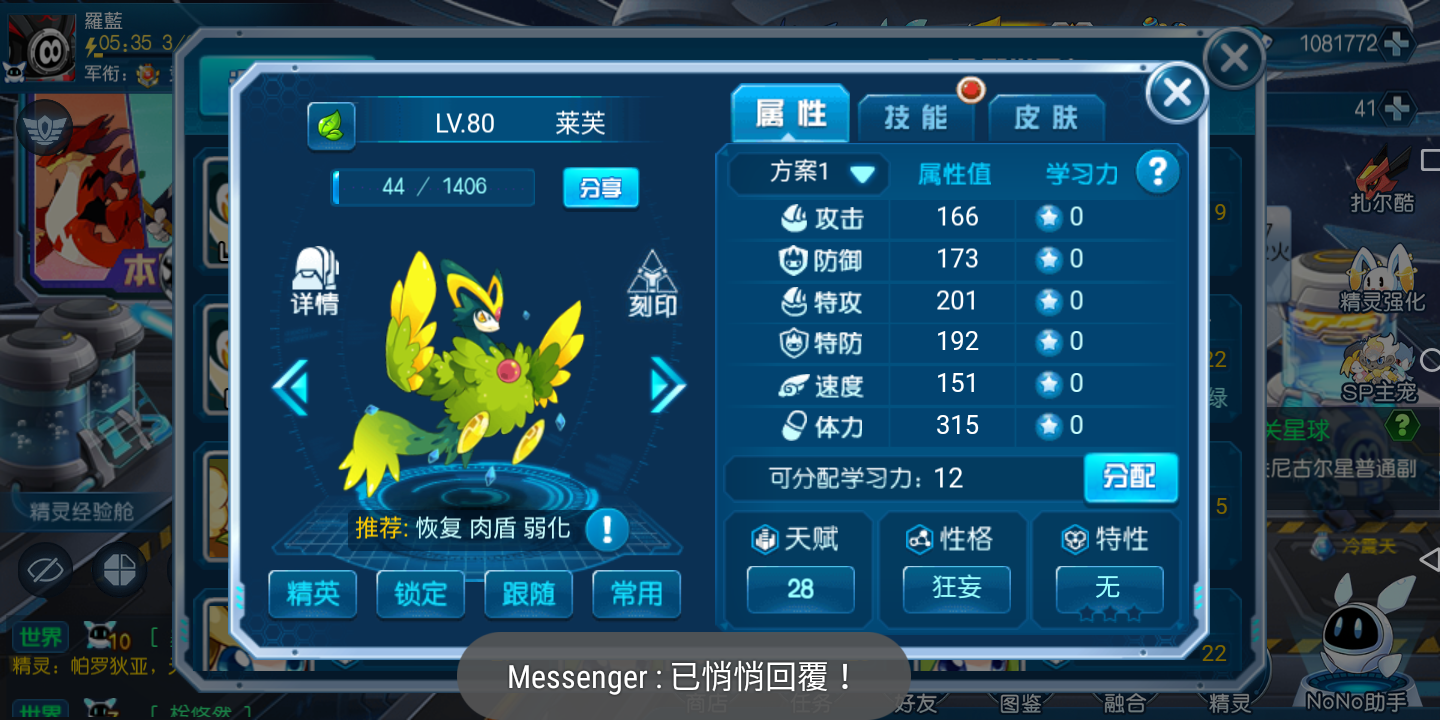The image size is (1440, 720).
Task: Show the previous spirit with left arrow
Action: point(291,387)
